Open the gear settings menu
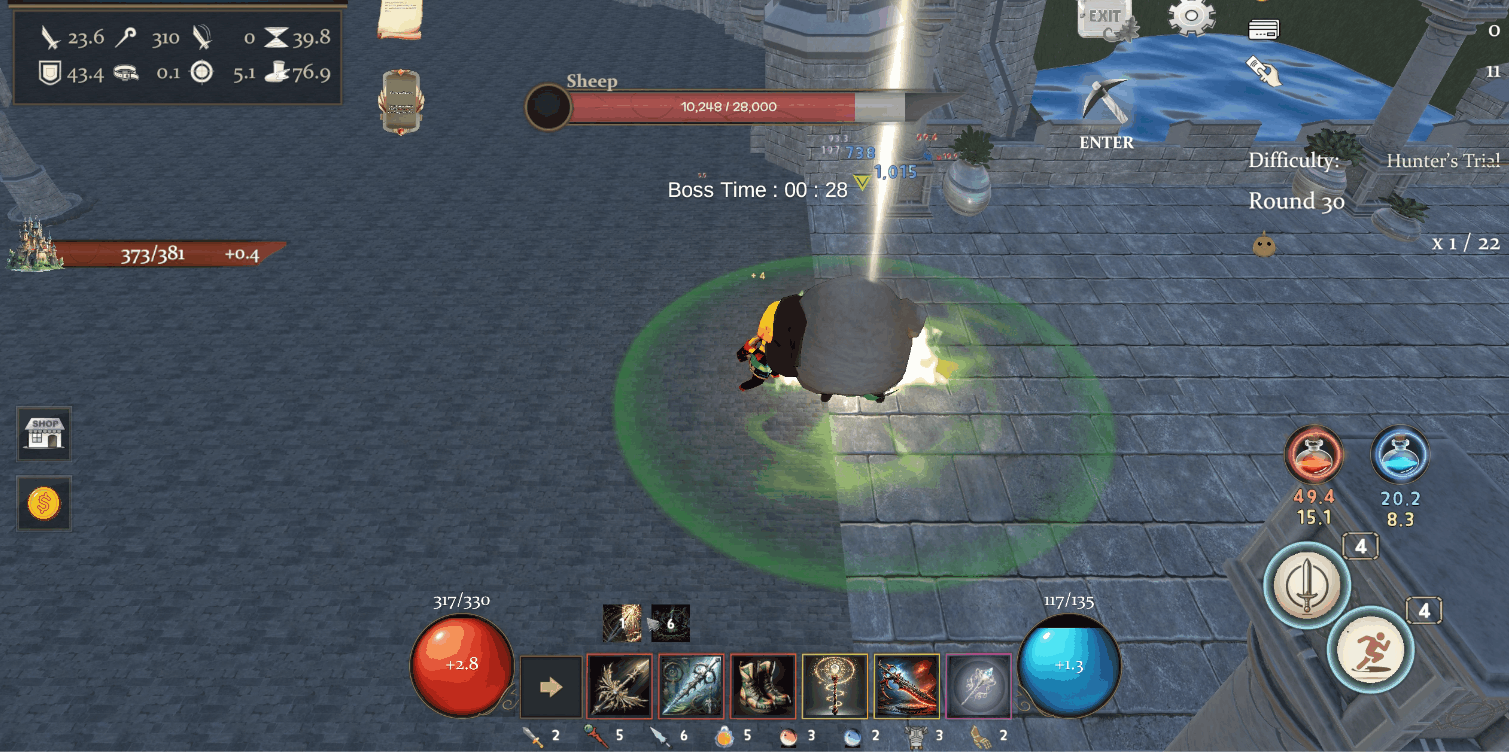The height and width of the screenshot is (752, 1509). coord(1191,16)
